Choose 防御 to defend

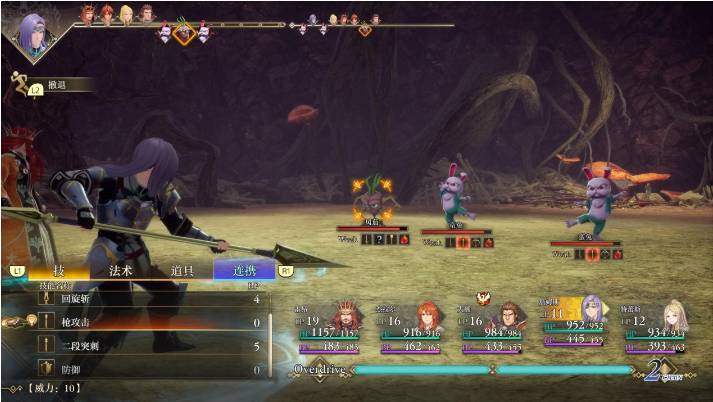point(140,371)
